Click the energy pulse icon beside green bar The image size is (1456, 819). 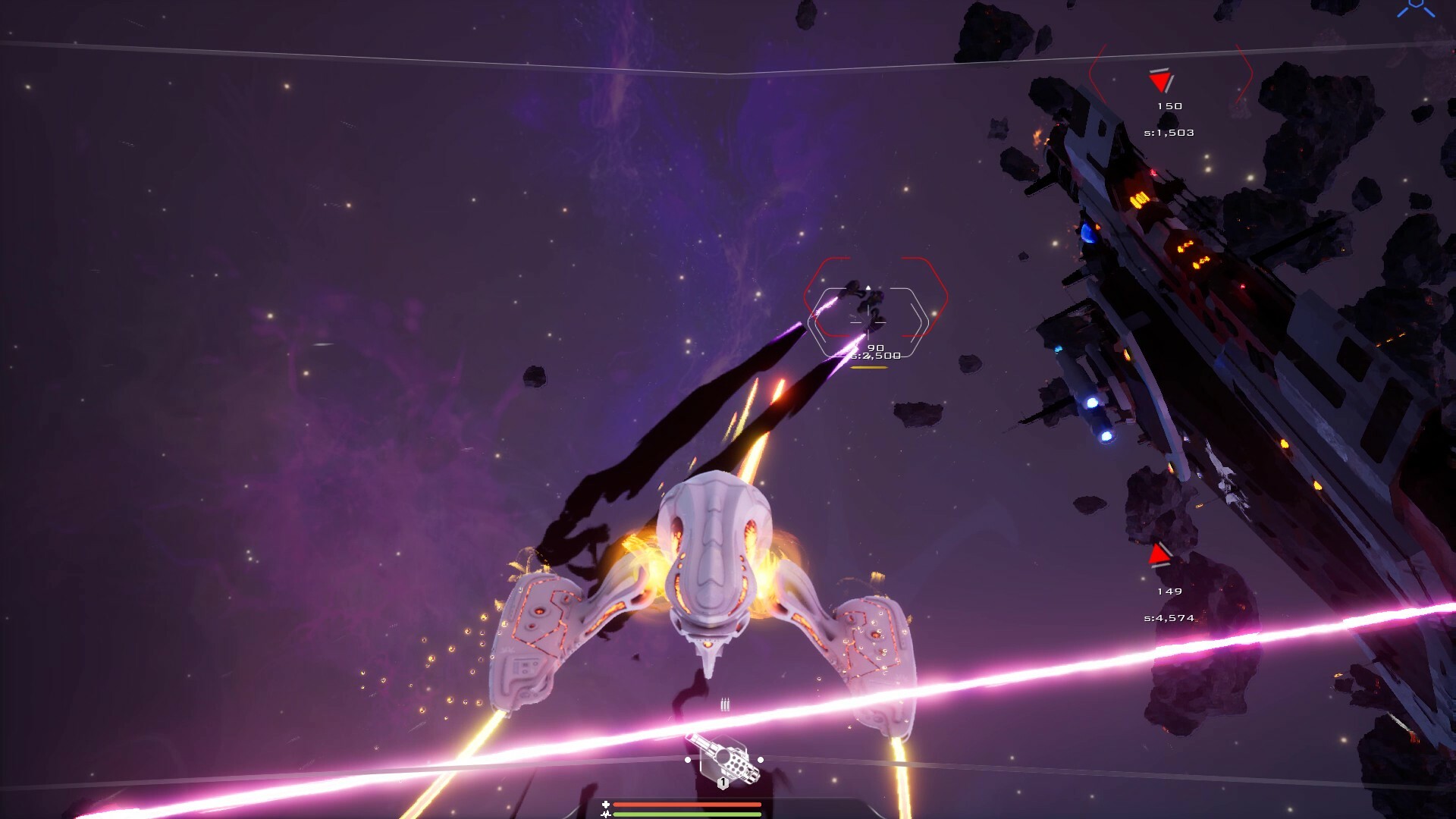point(607,814)
